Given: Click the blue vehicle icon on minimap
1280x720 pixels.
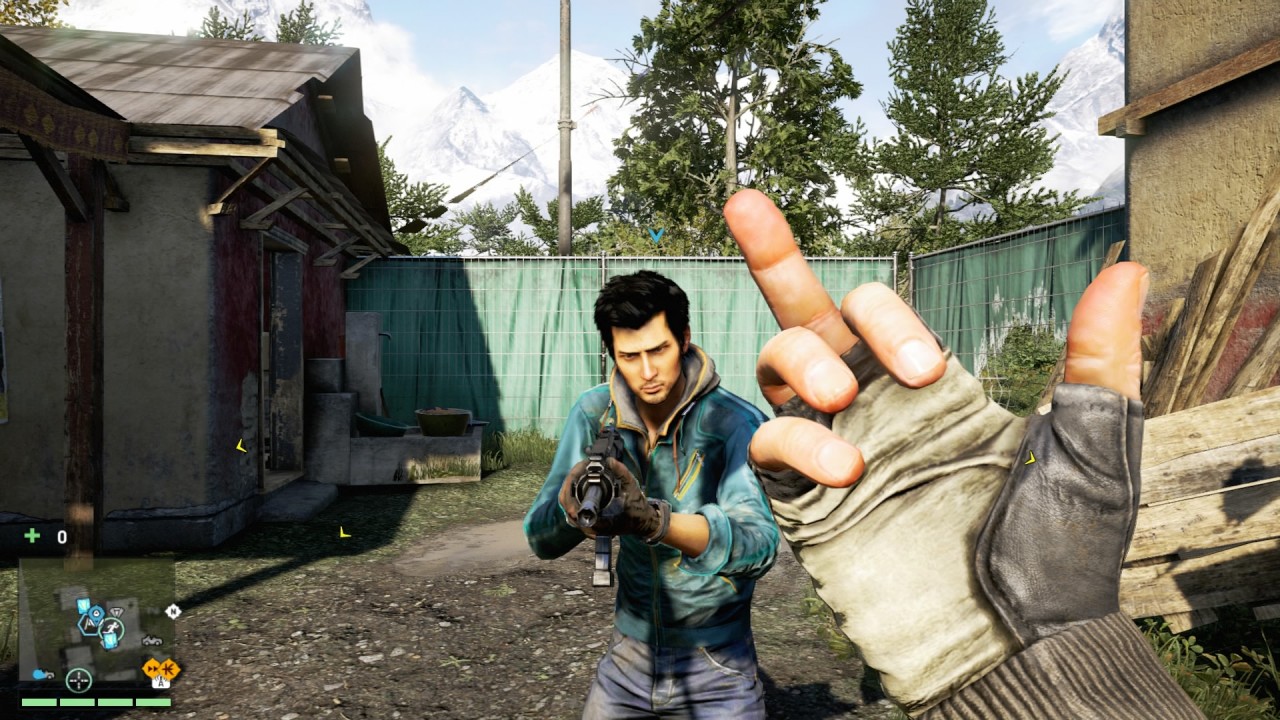Looking at the screenshot, I should (x=41, y=675).
